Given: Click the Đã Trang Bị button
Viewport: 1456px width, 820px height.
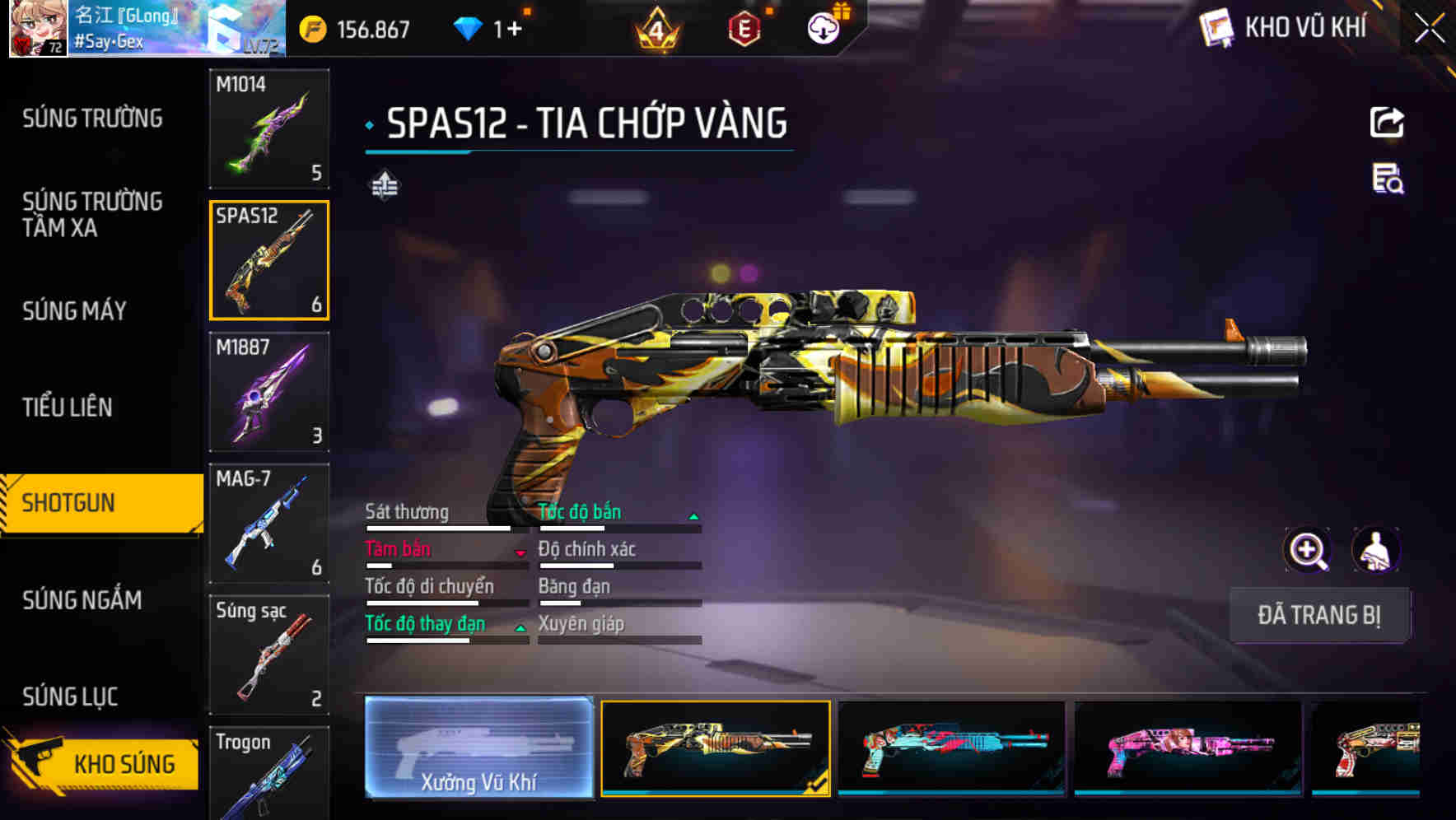Looking at the screenshot, I should (x=1318, y=615).
